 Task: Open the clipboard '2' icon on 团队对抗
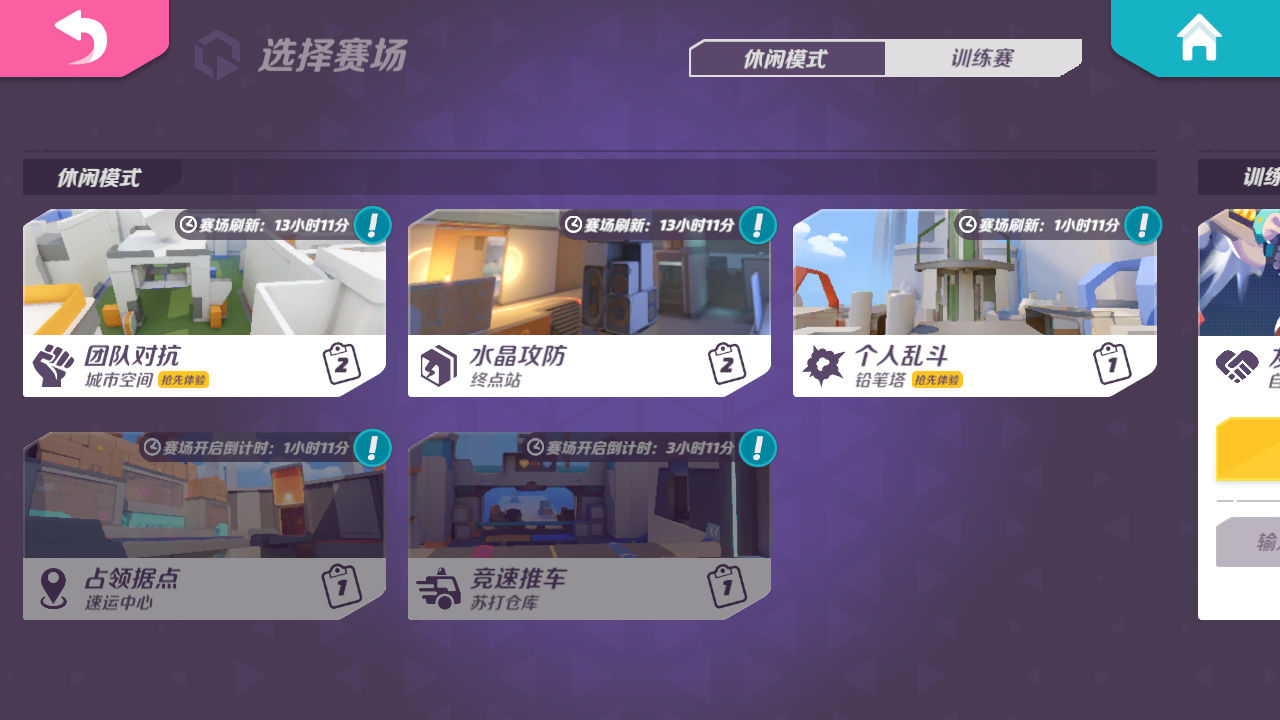pos(341,362)
